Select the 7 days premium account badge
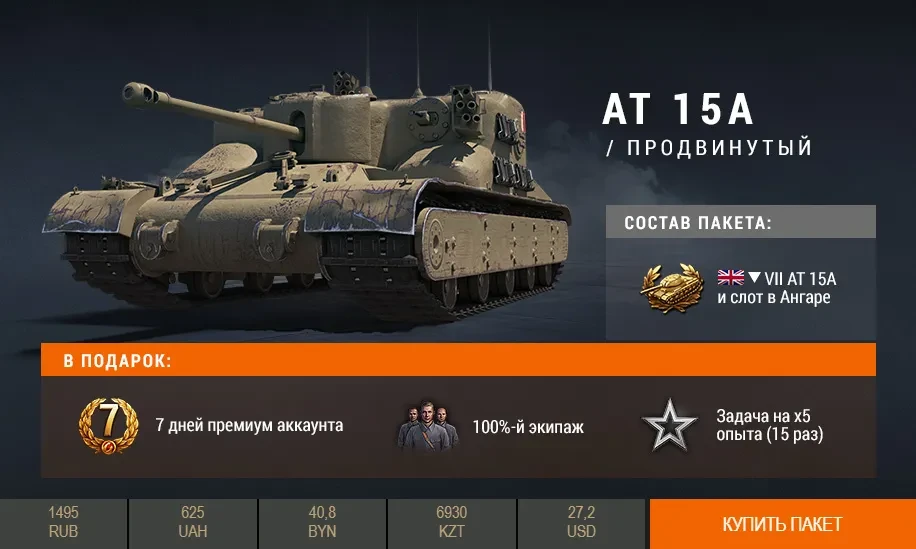The height and width of the screenshot is (549, 916). [x=108, y=426]
